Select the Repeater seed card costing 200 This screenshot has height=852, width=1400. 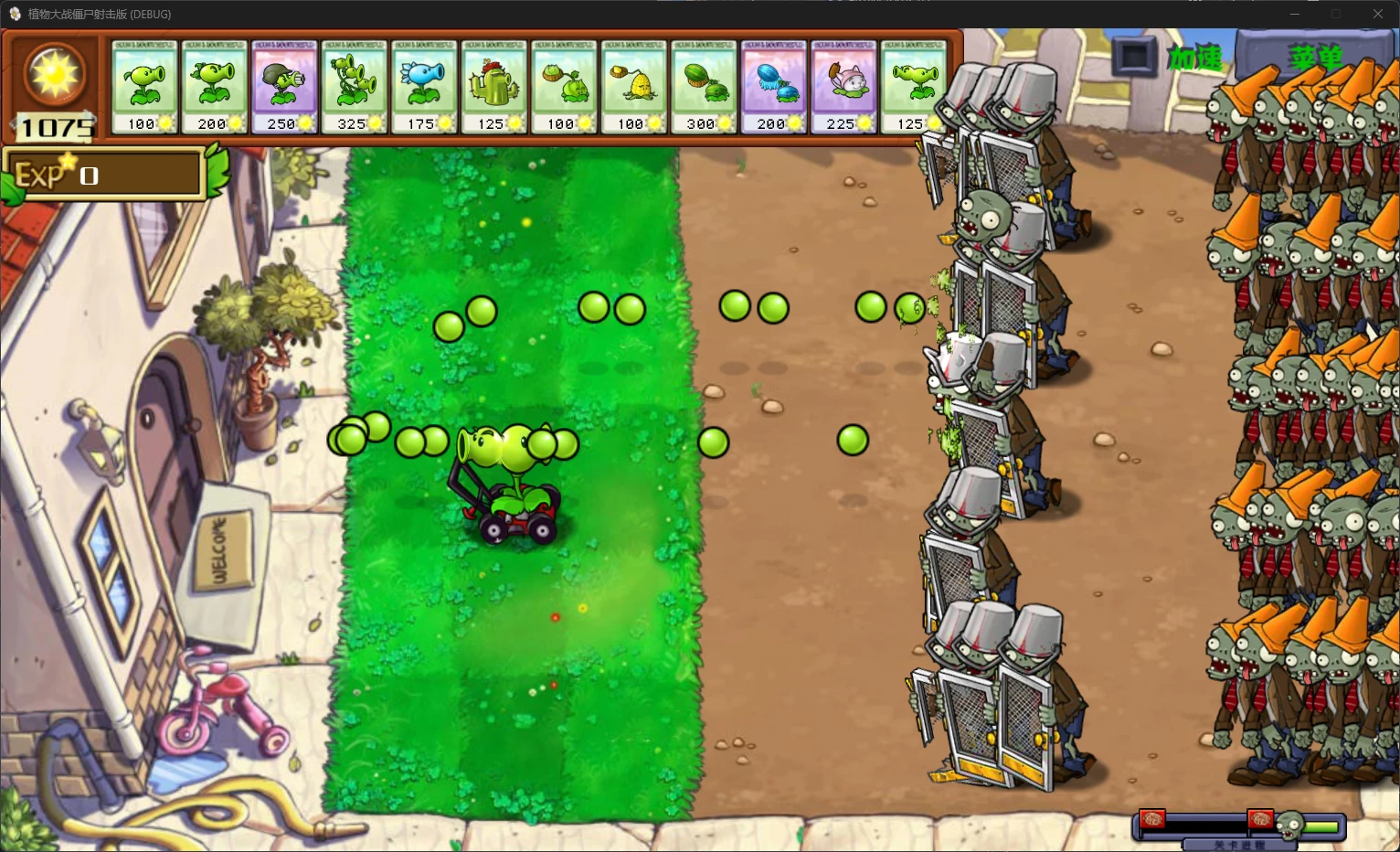pyautogui.click(x=213, y=87)
